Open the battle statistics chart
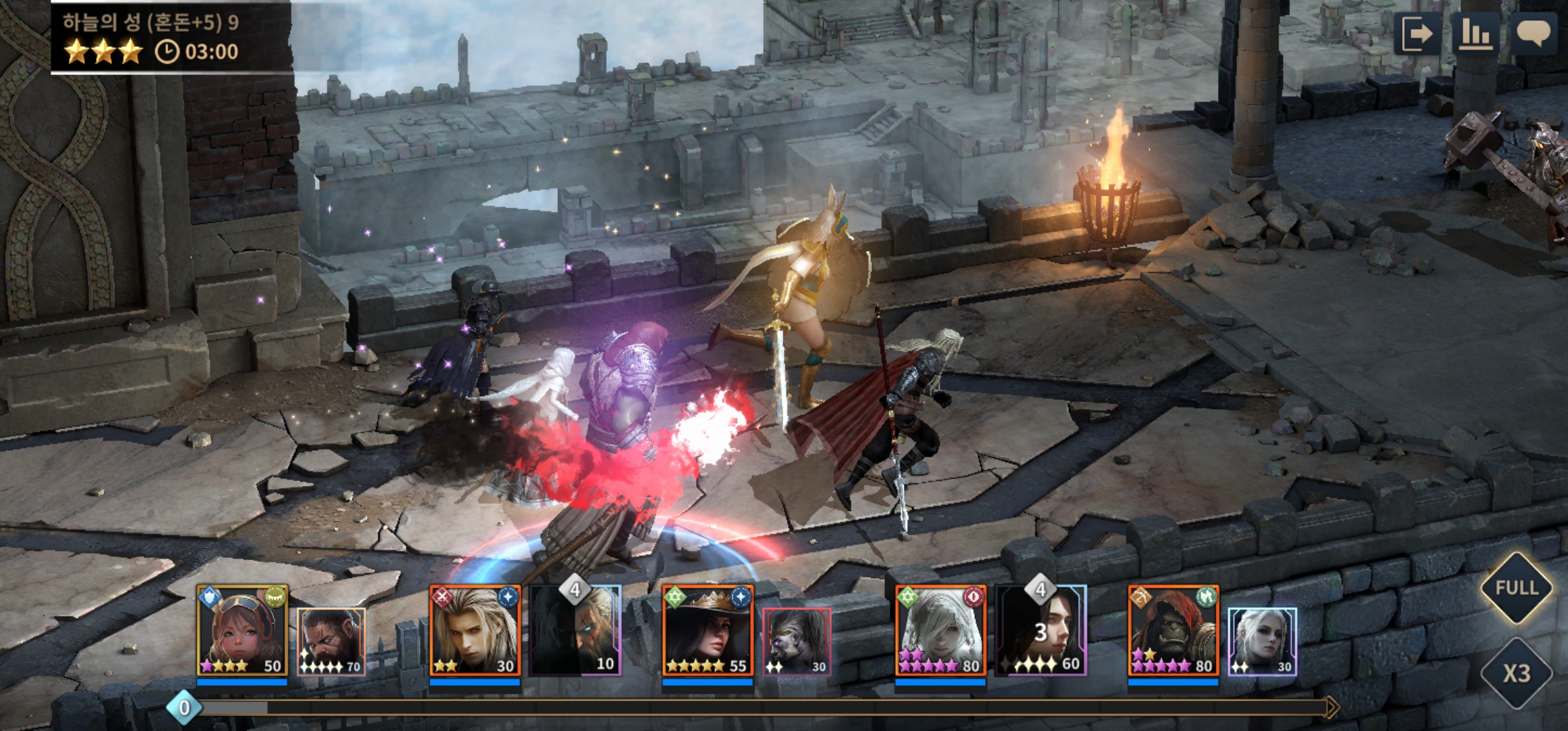 [x=1475, y=34]
